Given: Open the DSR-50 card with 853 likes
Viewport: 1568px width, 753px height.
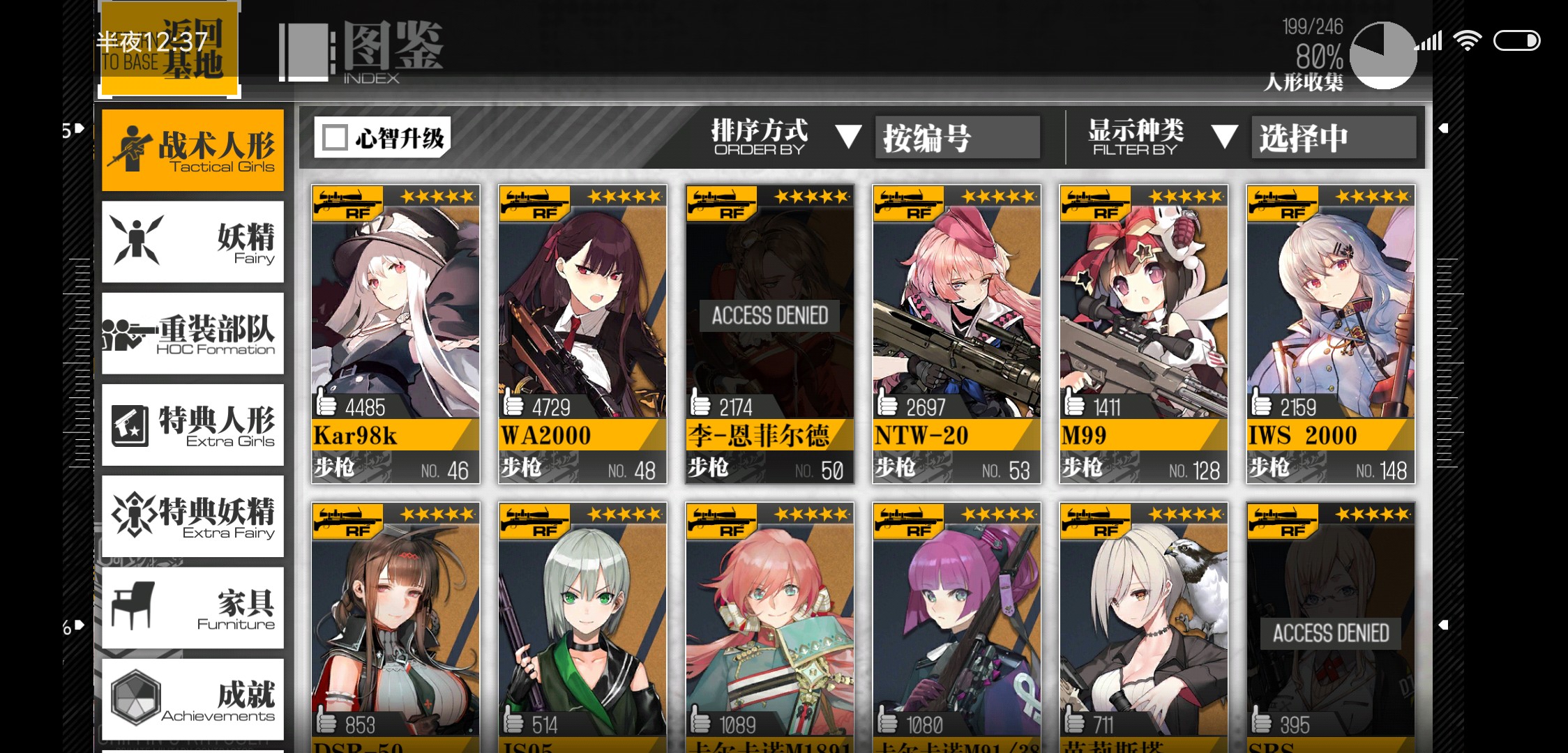Looking at the screenshot, I should click(x=395, y=627).
